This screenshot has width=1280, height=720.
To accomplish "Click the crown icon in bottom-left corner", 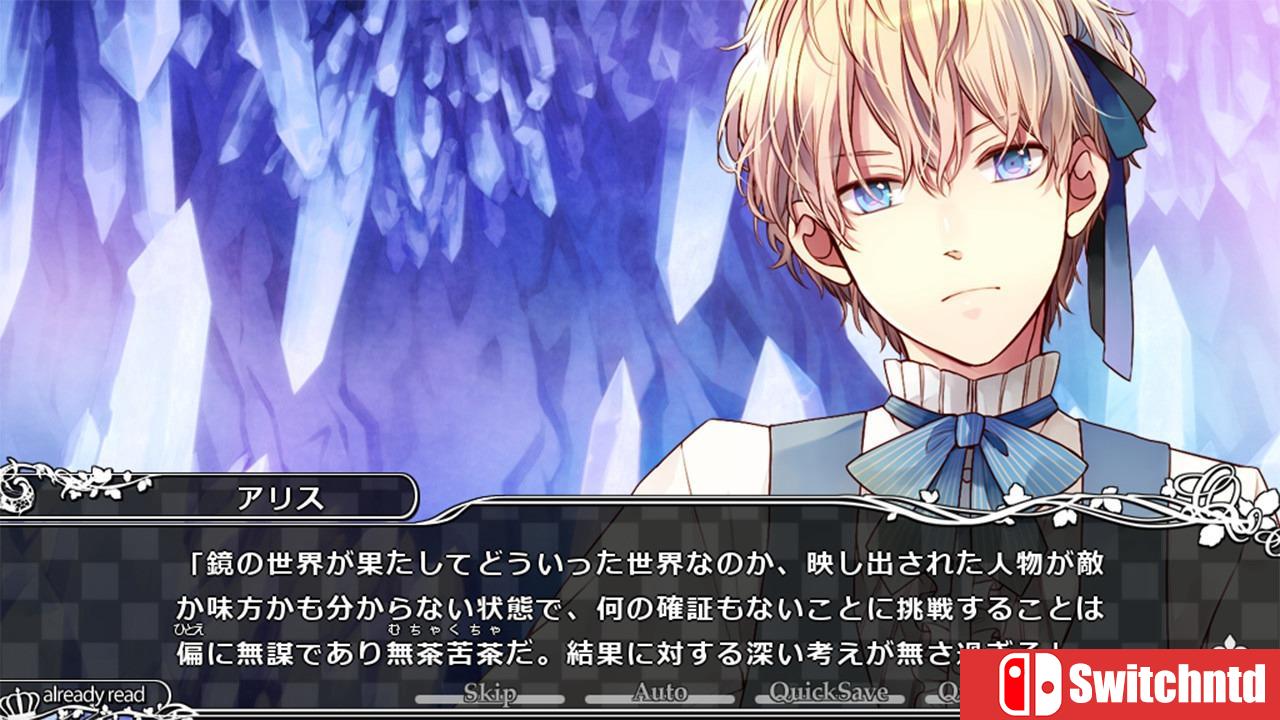I will point(18,700).
